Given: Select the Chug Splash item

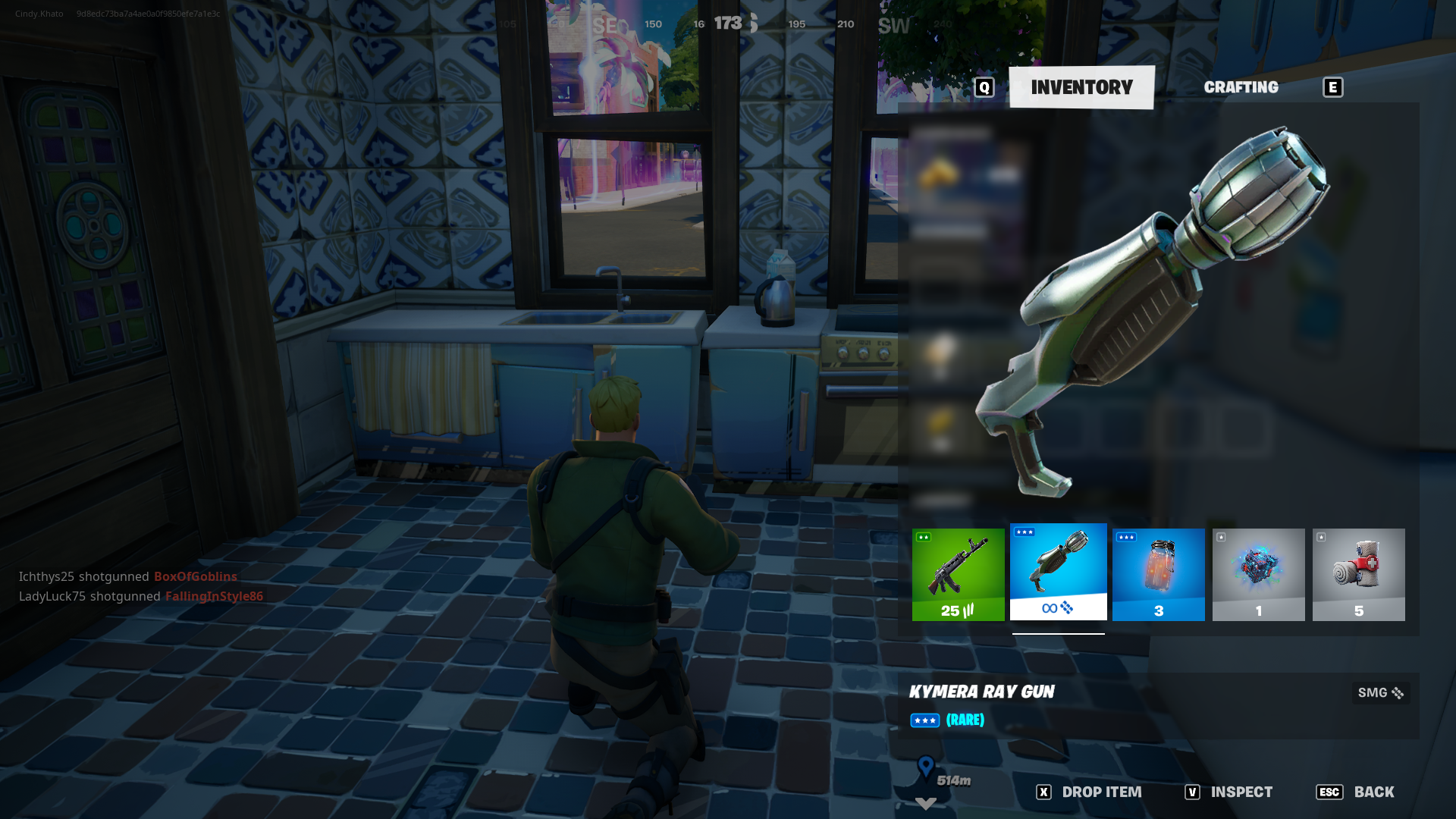Looking at the screenshot, I should coord(1158,574).
